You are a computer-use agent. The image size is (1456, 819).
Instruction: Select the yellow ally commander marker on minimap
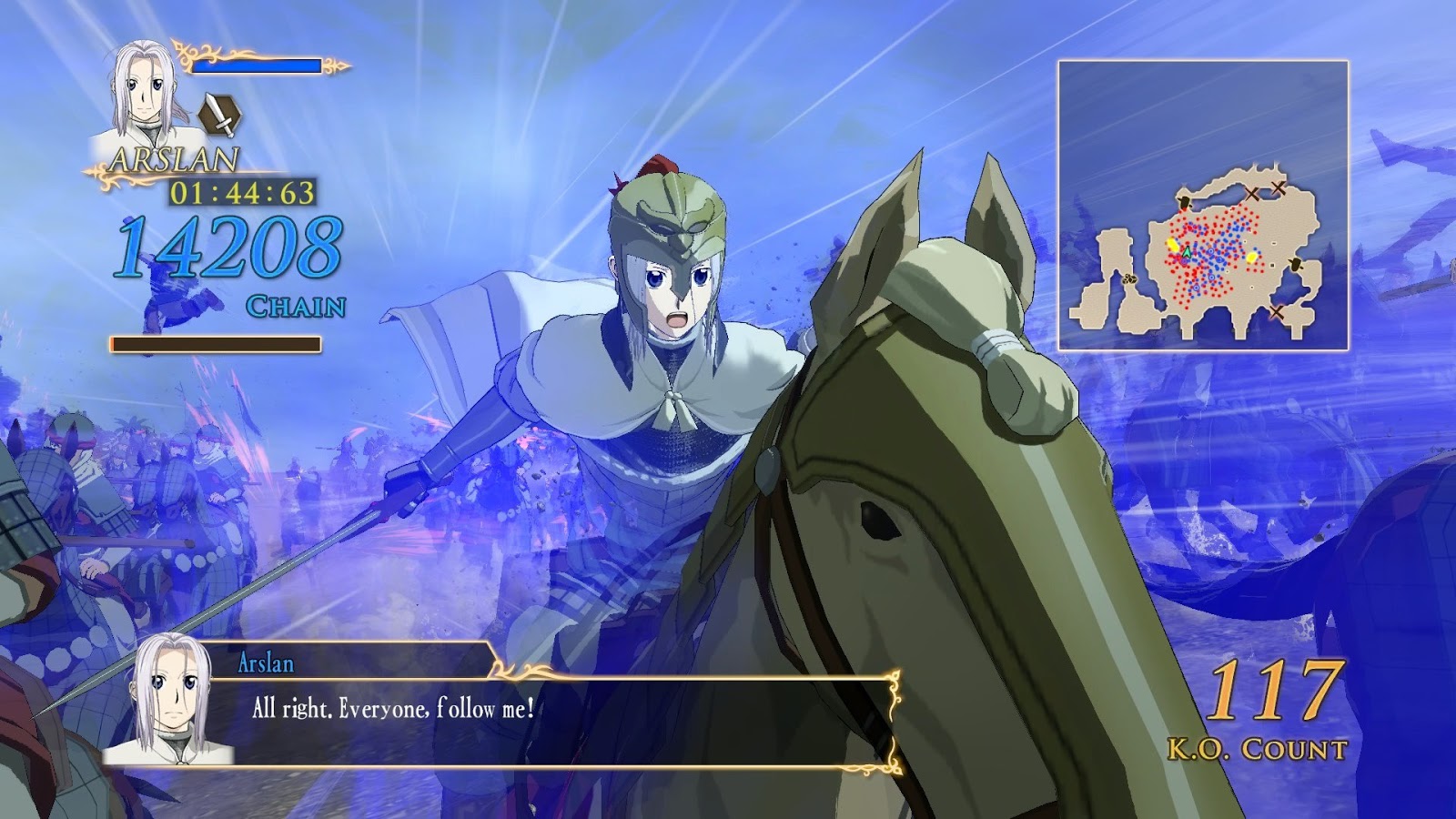click(1172, 243)
